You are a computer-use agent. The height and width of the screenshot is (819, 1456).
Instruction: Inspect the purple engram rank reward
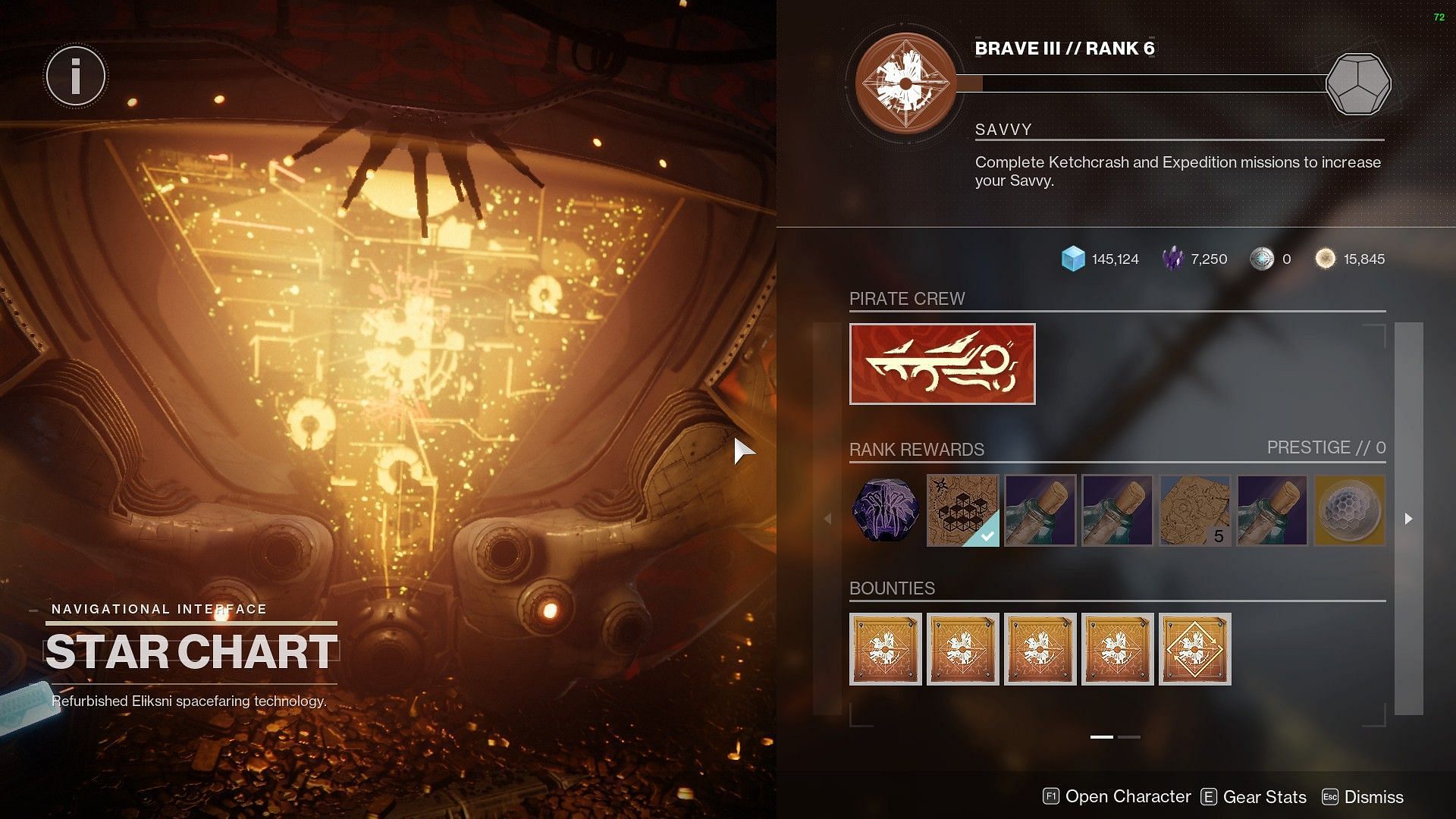885,510
